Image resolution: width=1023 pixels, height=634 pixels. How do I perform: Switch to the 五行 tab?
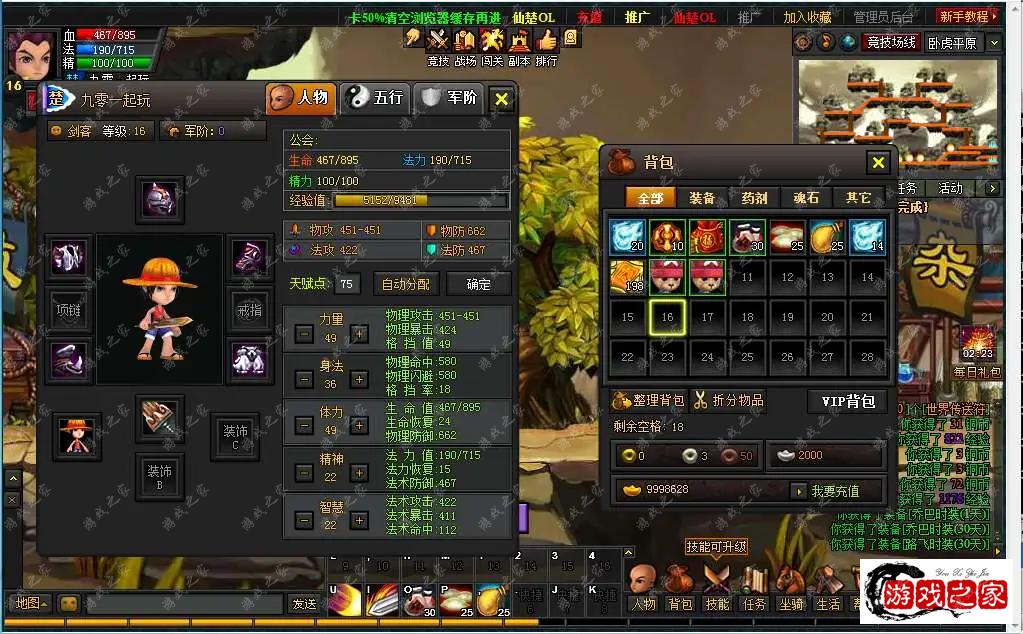375,98
